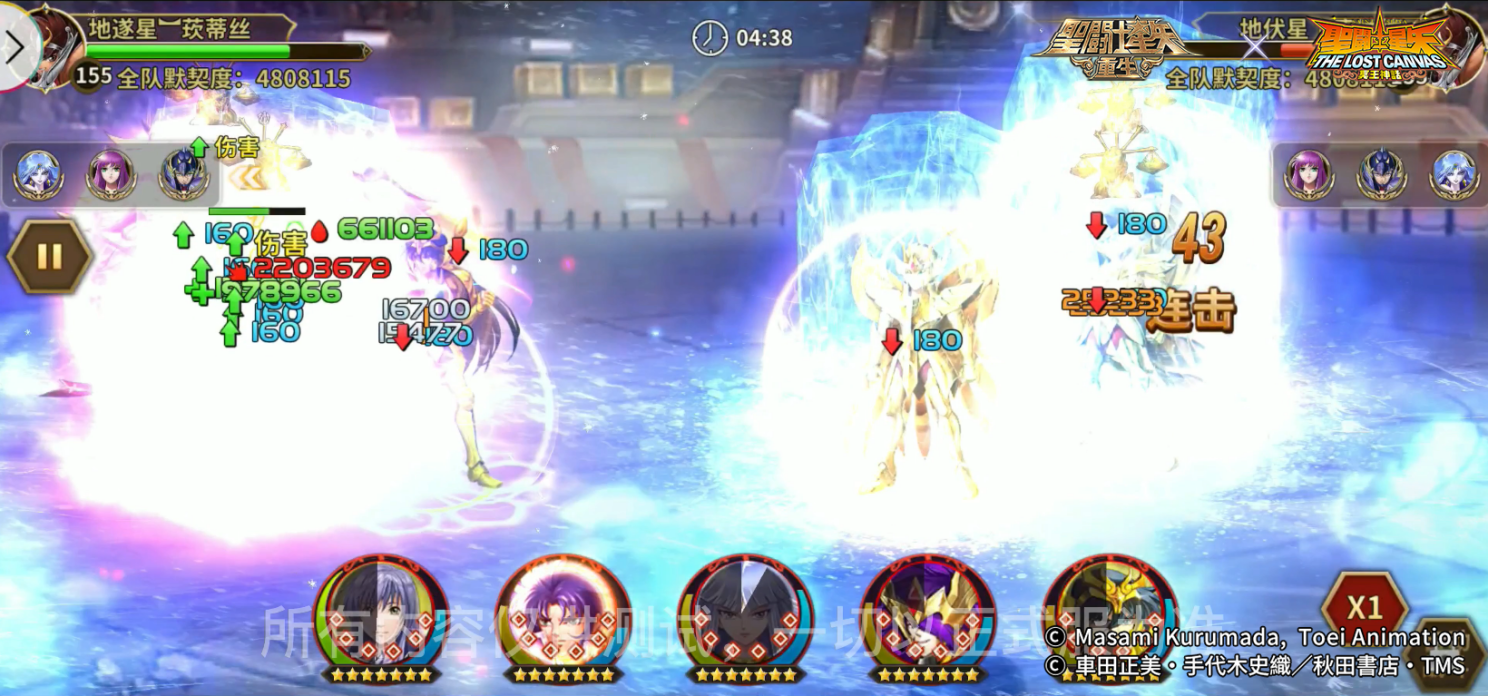
Task: Select the pink-haired Athena icon in left team panel
Action: (x=110, y=175)
